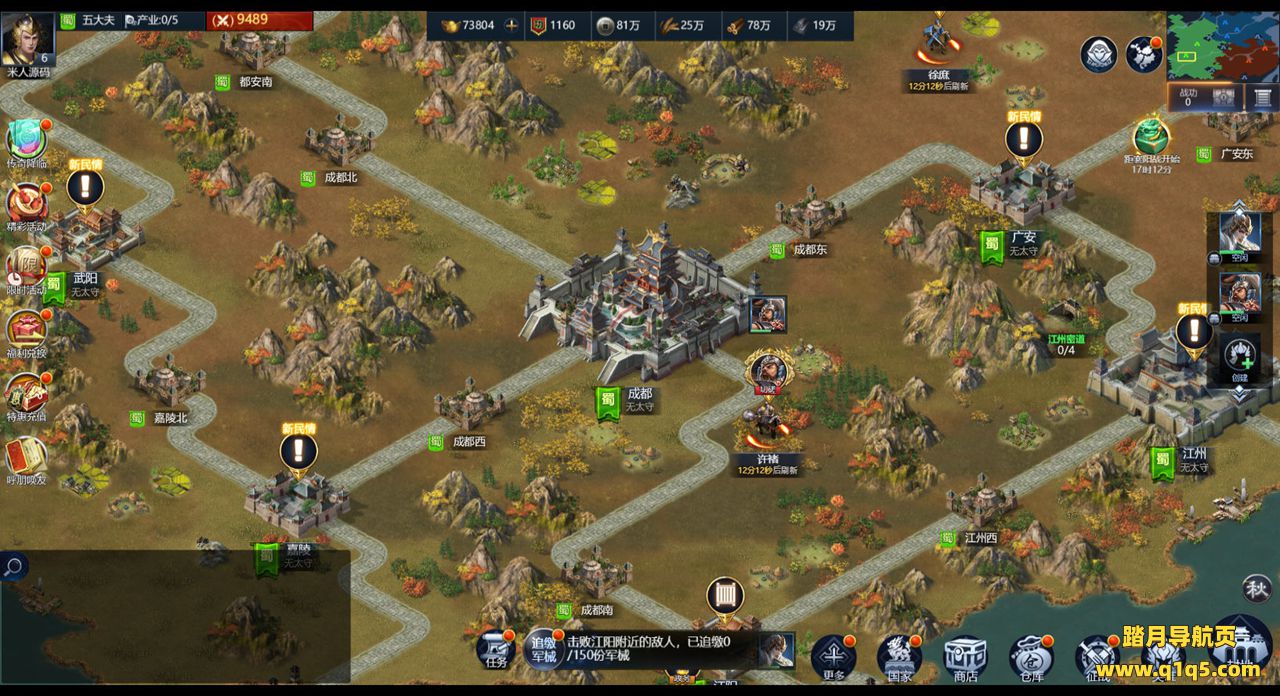Open the 传奇降临 event icon
Viewport: 1280px width, 696px height.
coord(27,141)
